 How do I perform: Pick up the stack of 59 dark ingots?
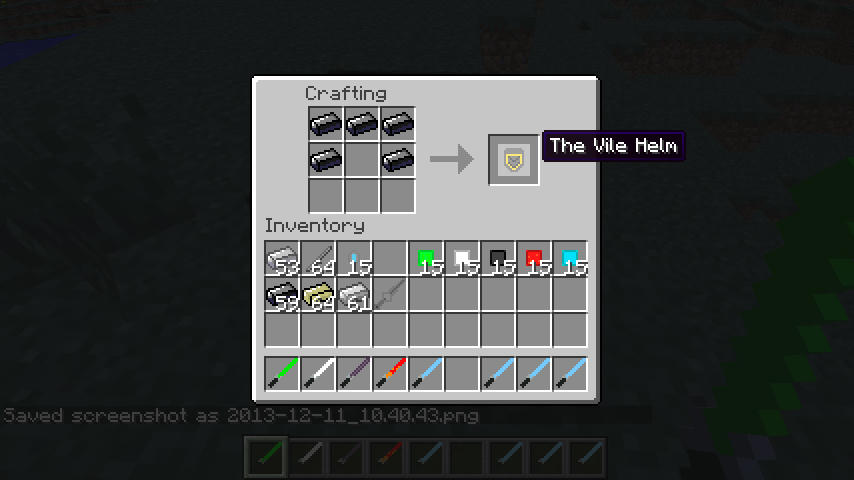point(283,296)
